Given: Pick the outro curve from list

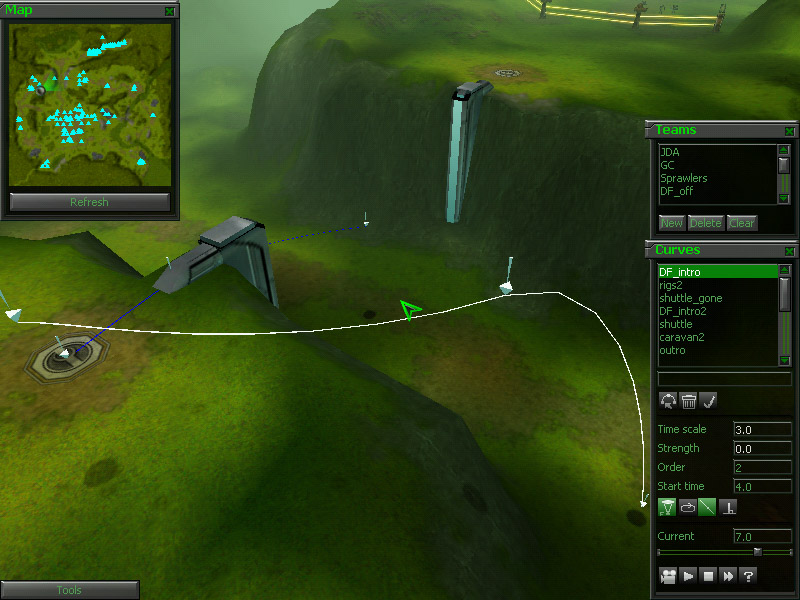Looking at the screenshot, I should 672,350.
